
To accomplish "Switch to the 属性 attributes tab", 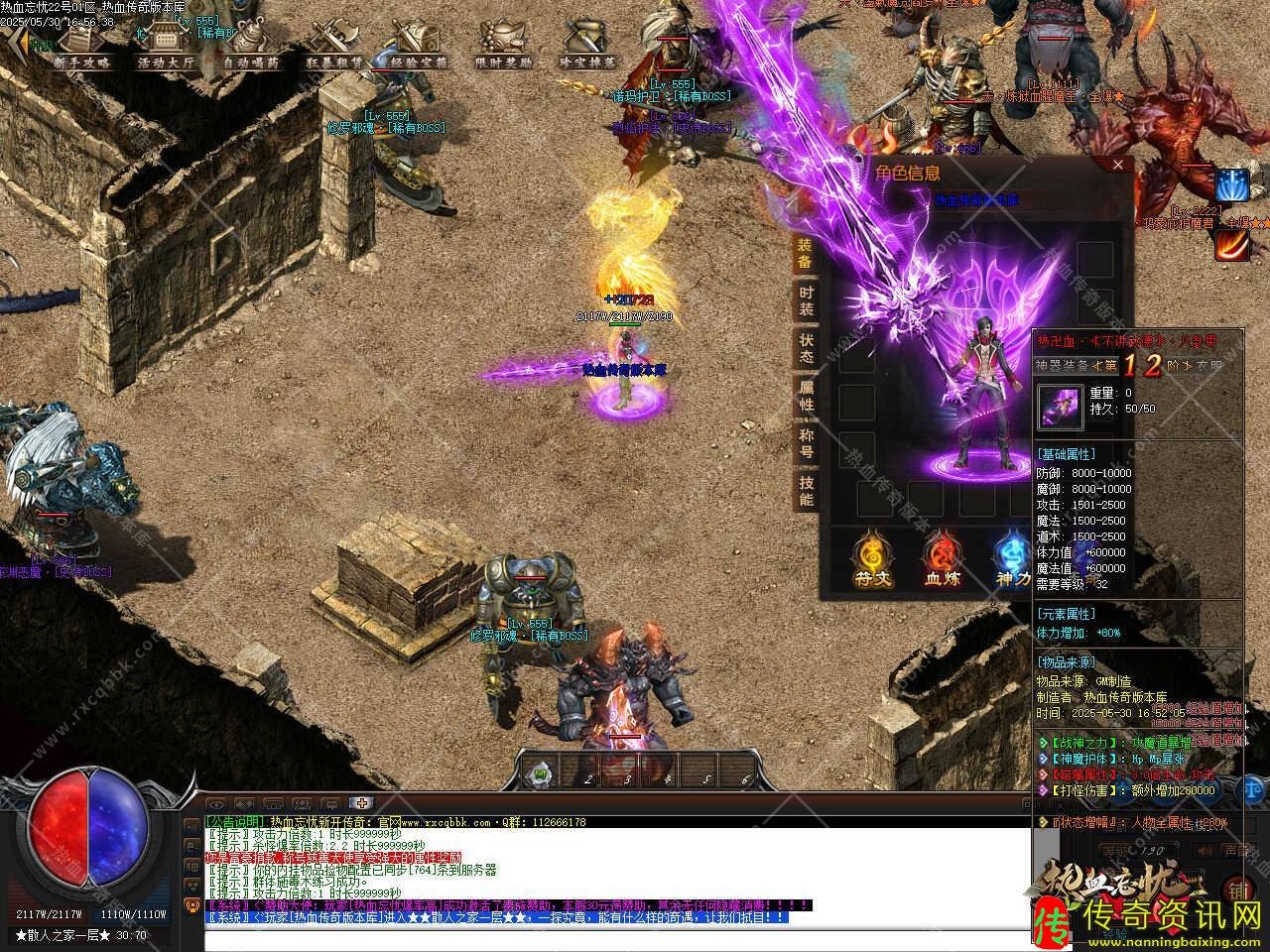I will coord(806,396).
